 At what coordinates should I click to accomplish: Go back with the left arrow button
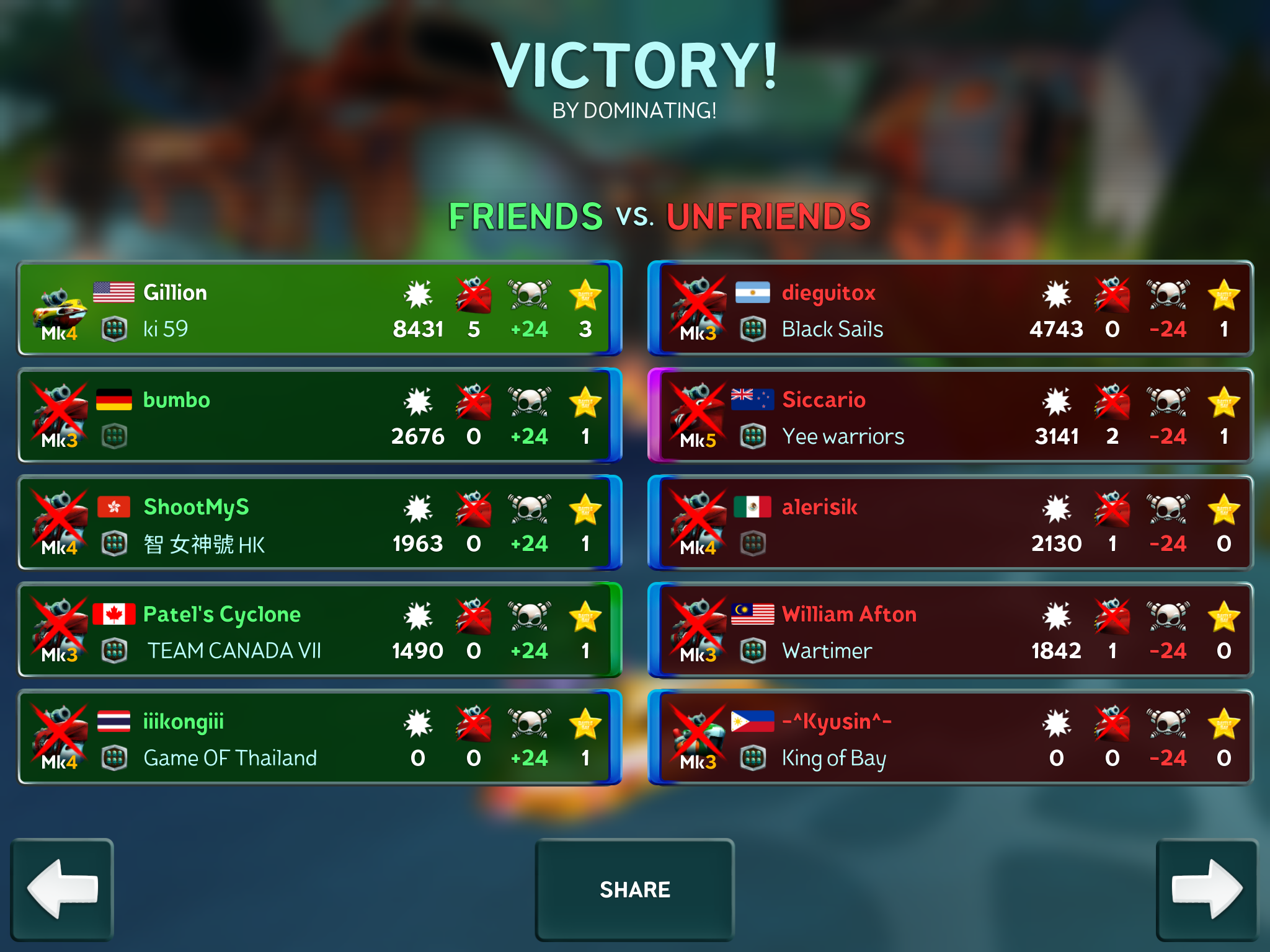click(x=62, y=889)
